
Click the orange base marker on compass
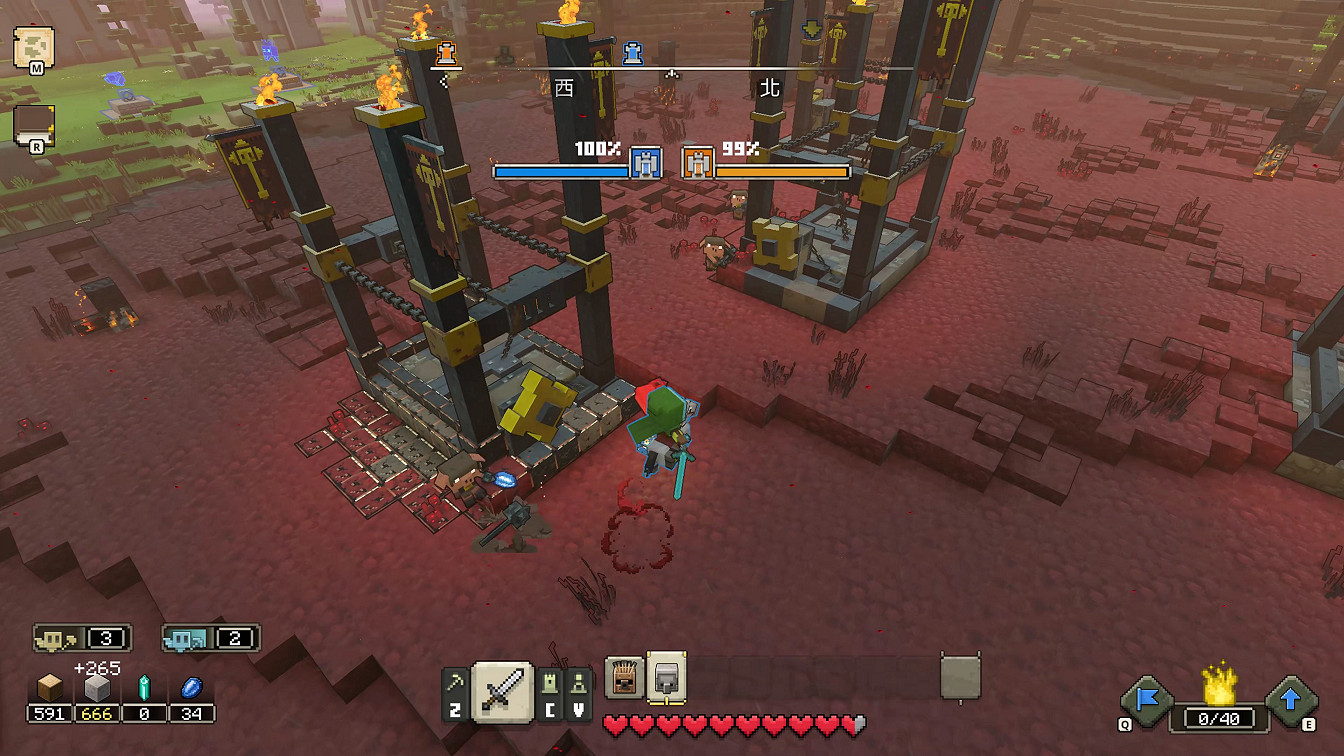tap(446, 52)
